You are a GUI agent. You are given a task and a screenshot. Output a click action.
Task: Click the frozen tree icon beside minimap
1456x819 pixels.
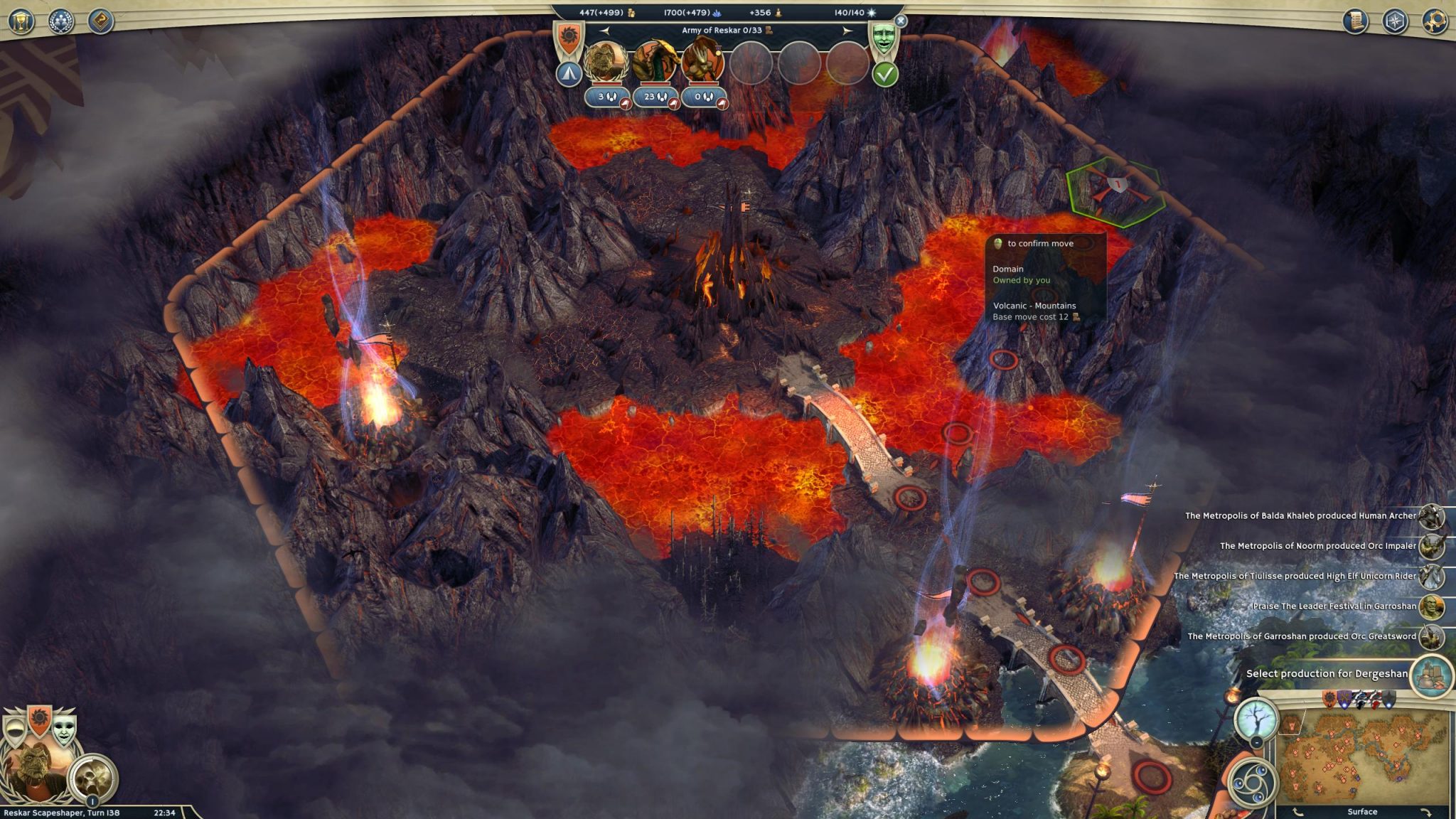tap(1257, 719)
